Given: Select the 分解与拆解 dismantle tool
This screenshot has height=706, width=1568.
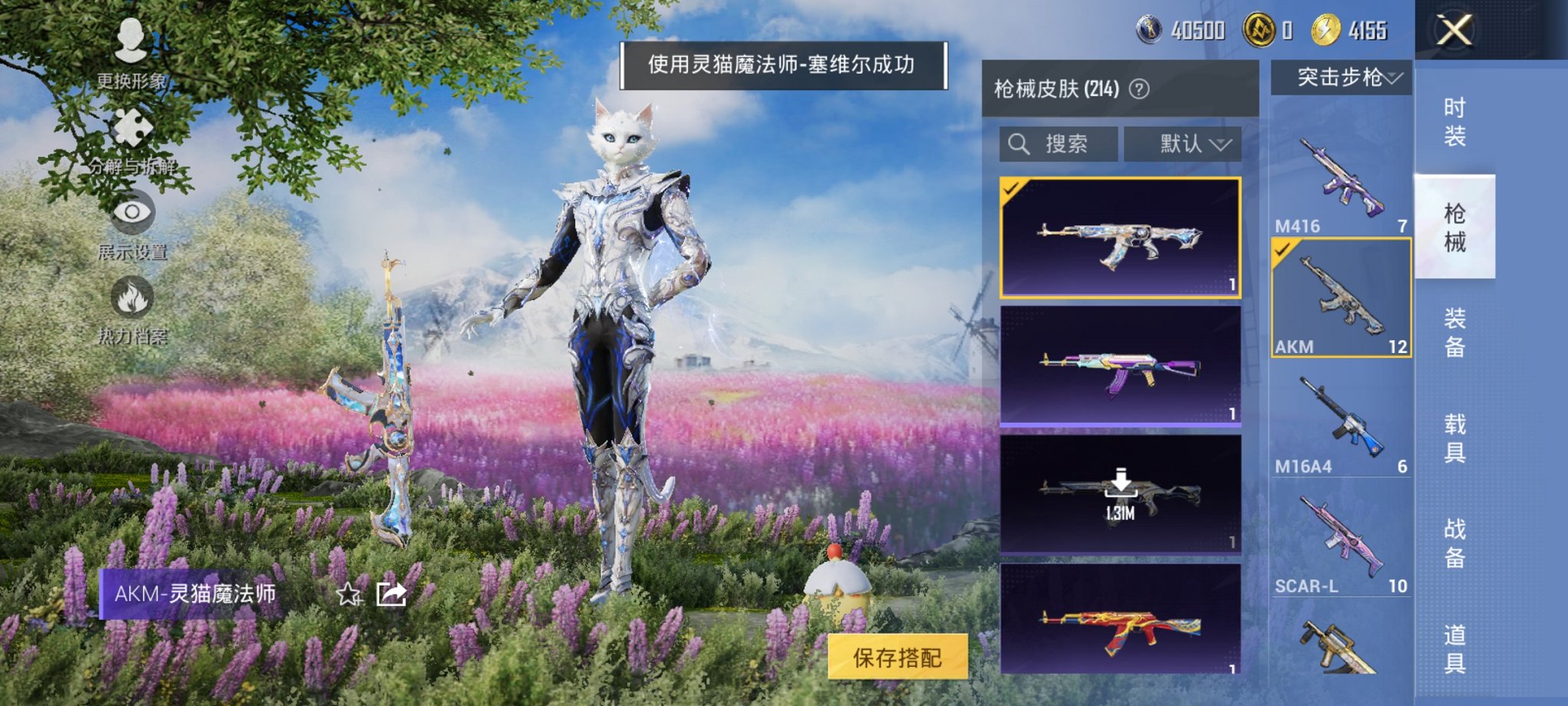Looking at the screenshot, I should click(x=131, y=138).
